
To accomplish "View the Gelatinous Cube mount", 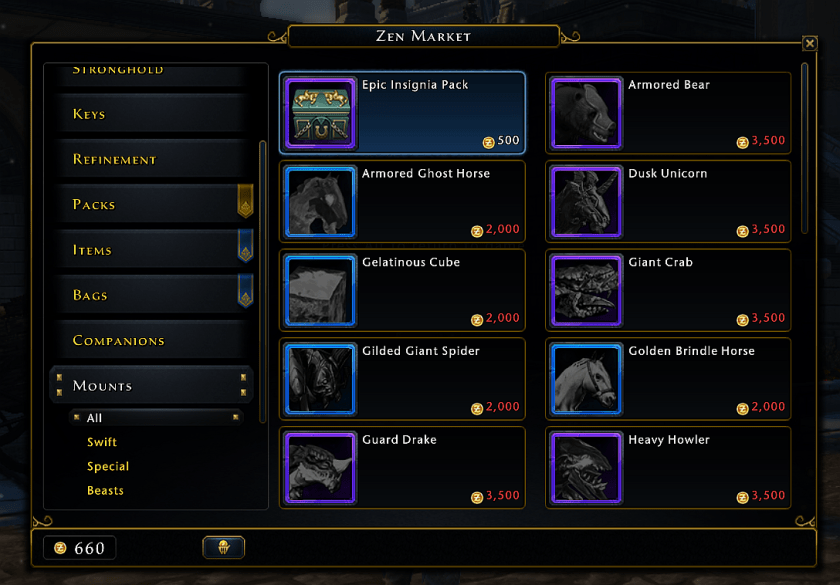I will click(x=402, y=290).
